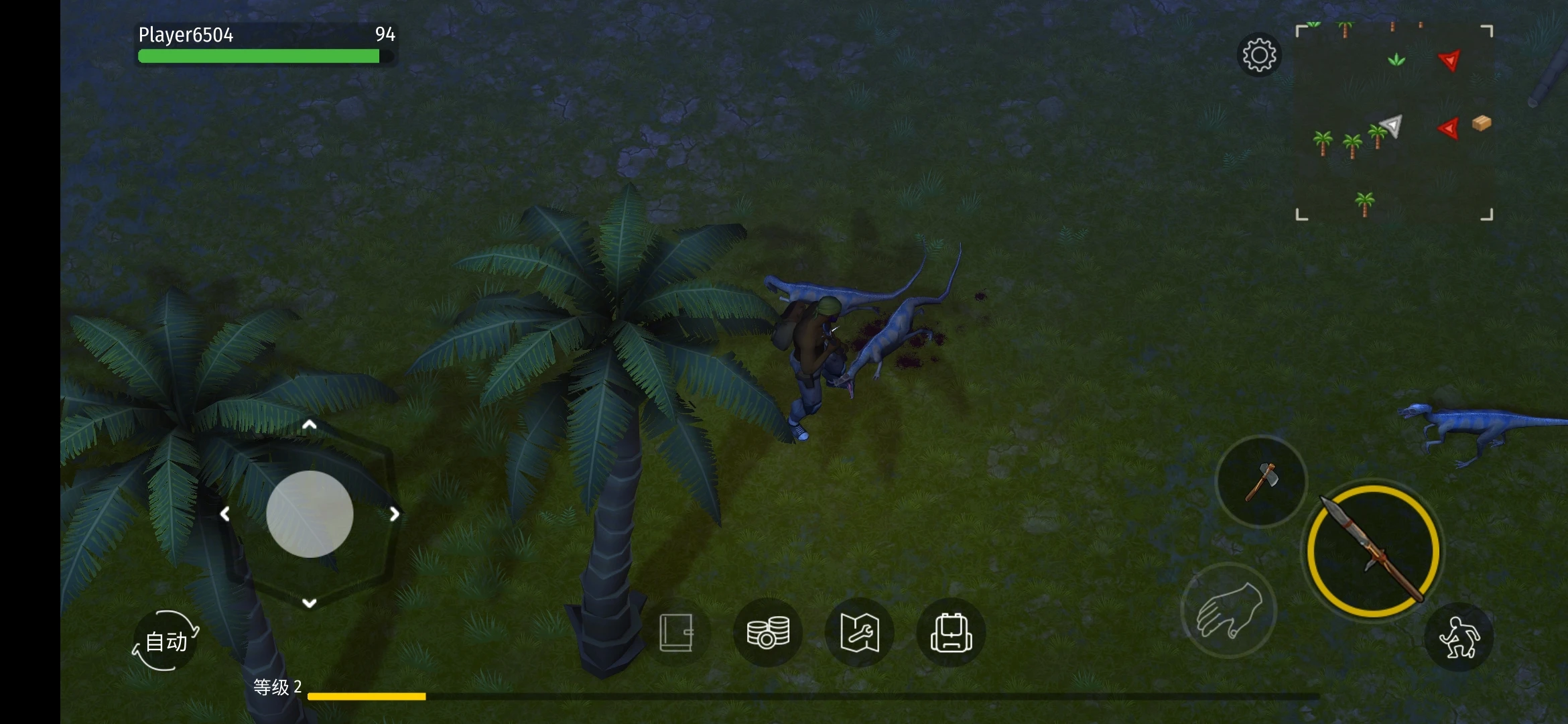Toggle the crouch sneak button

1459,638
